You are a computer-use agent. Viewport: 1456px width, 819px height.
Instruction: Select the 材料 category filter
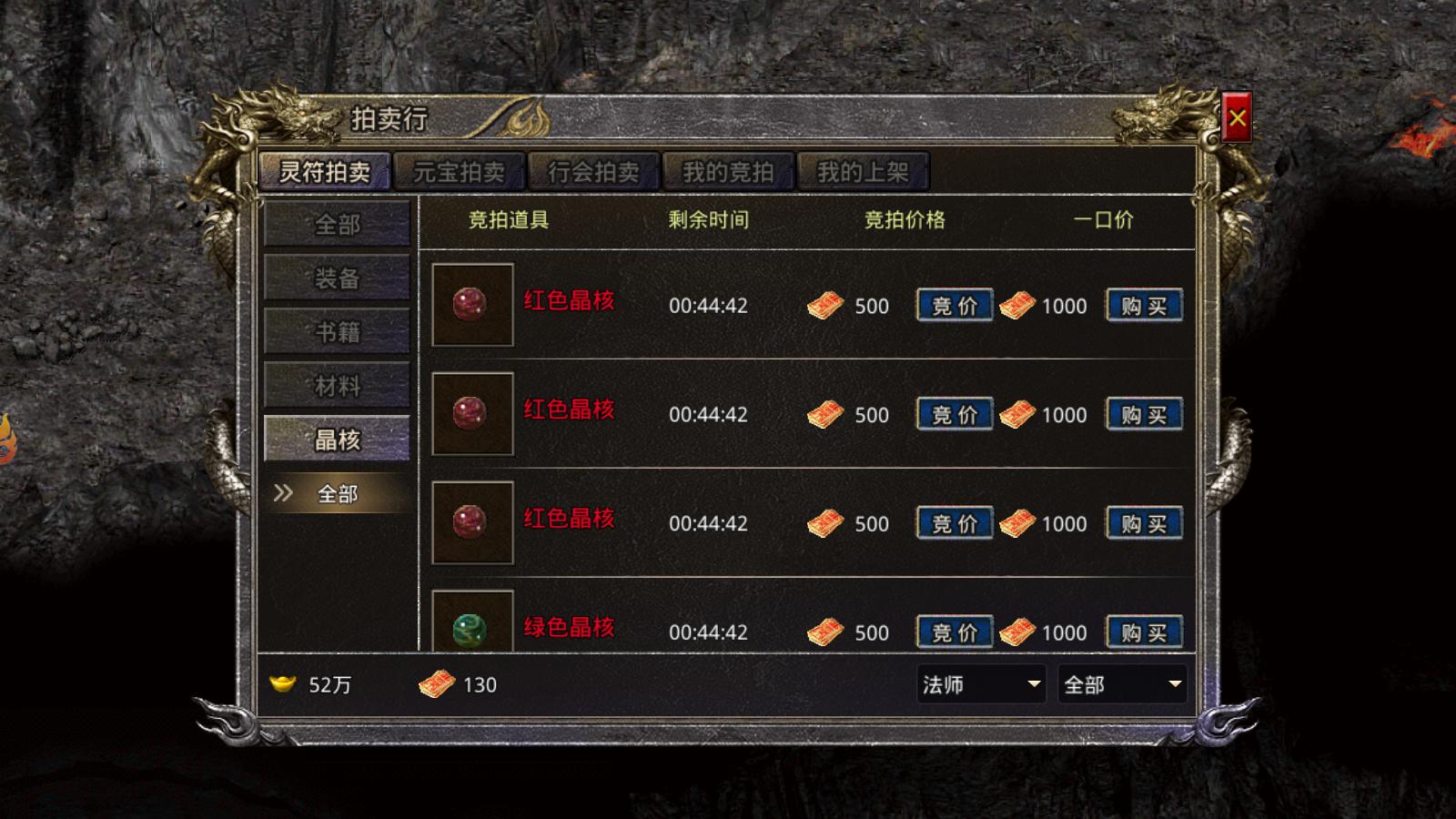337,386
